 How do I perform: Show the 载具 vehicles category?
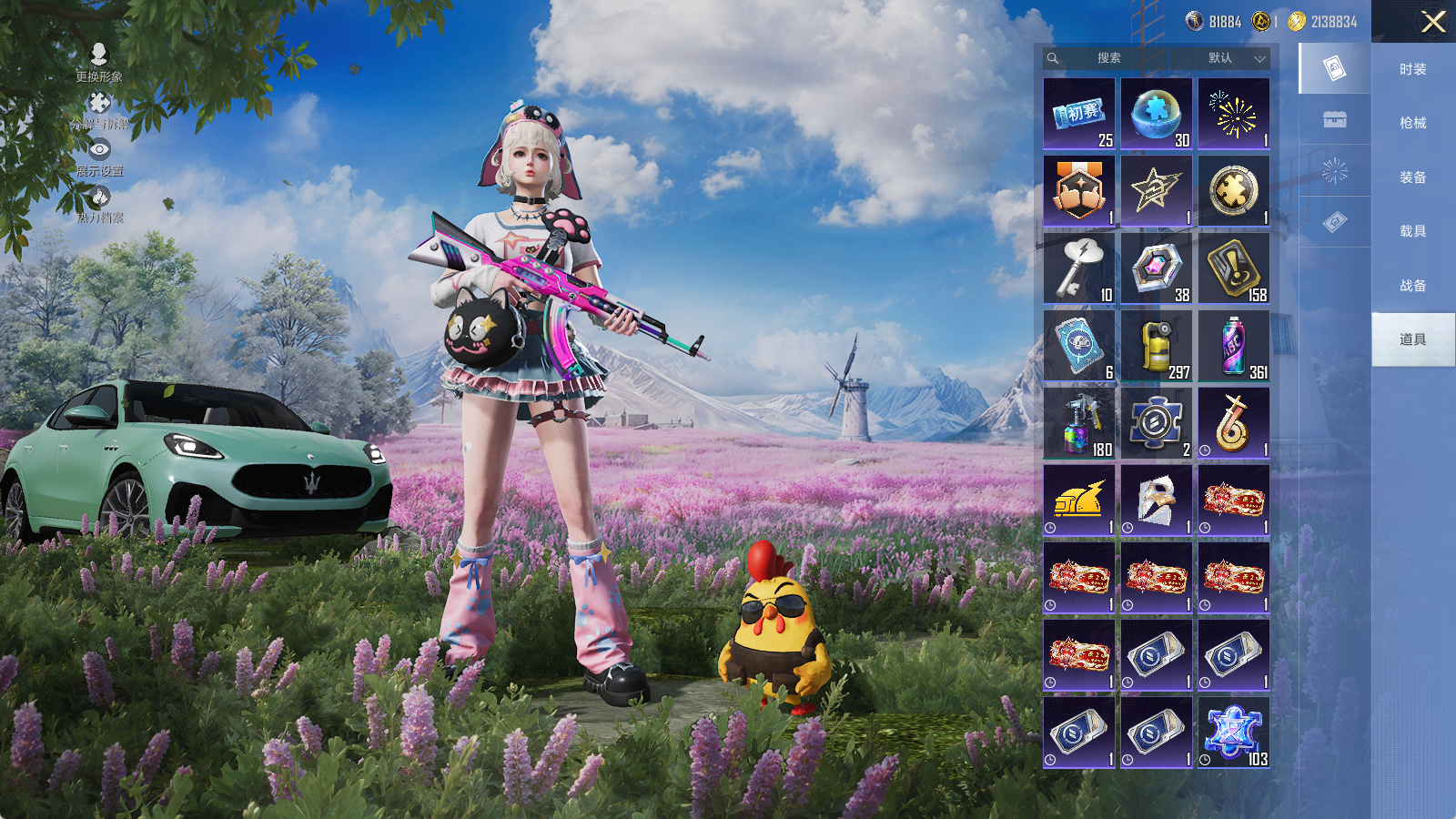pos(1412,231)
